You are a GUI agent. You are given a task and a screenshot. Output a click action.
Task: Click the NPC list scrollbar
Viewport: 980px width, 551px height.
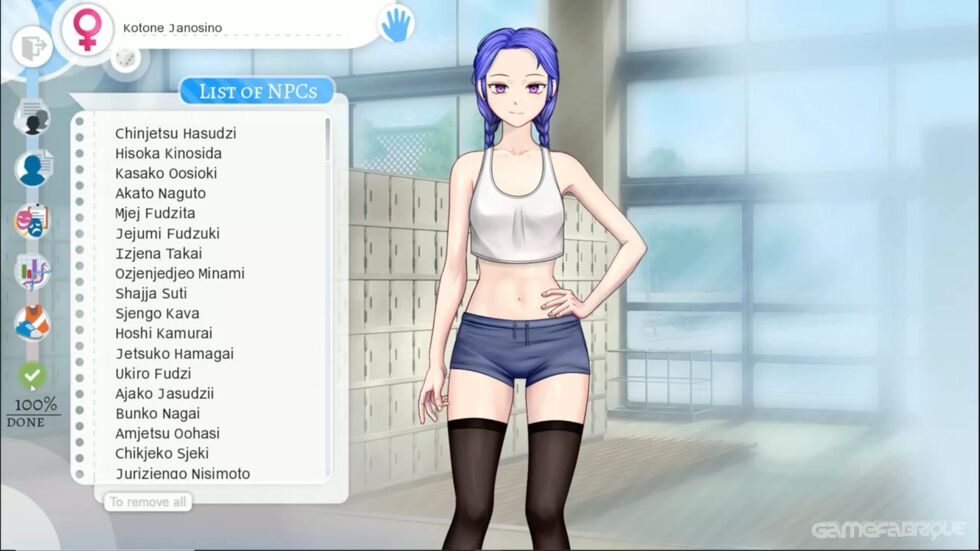pyautogui.click(x=328, y=140)
